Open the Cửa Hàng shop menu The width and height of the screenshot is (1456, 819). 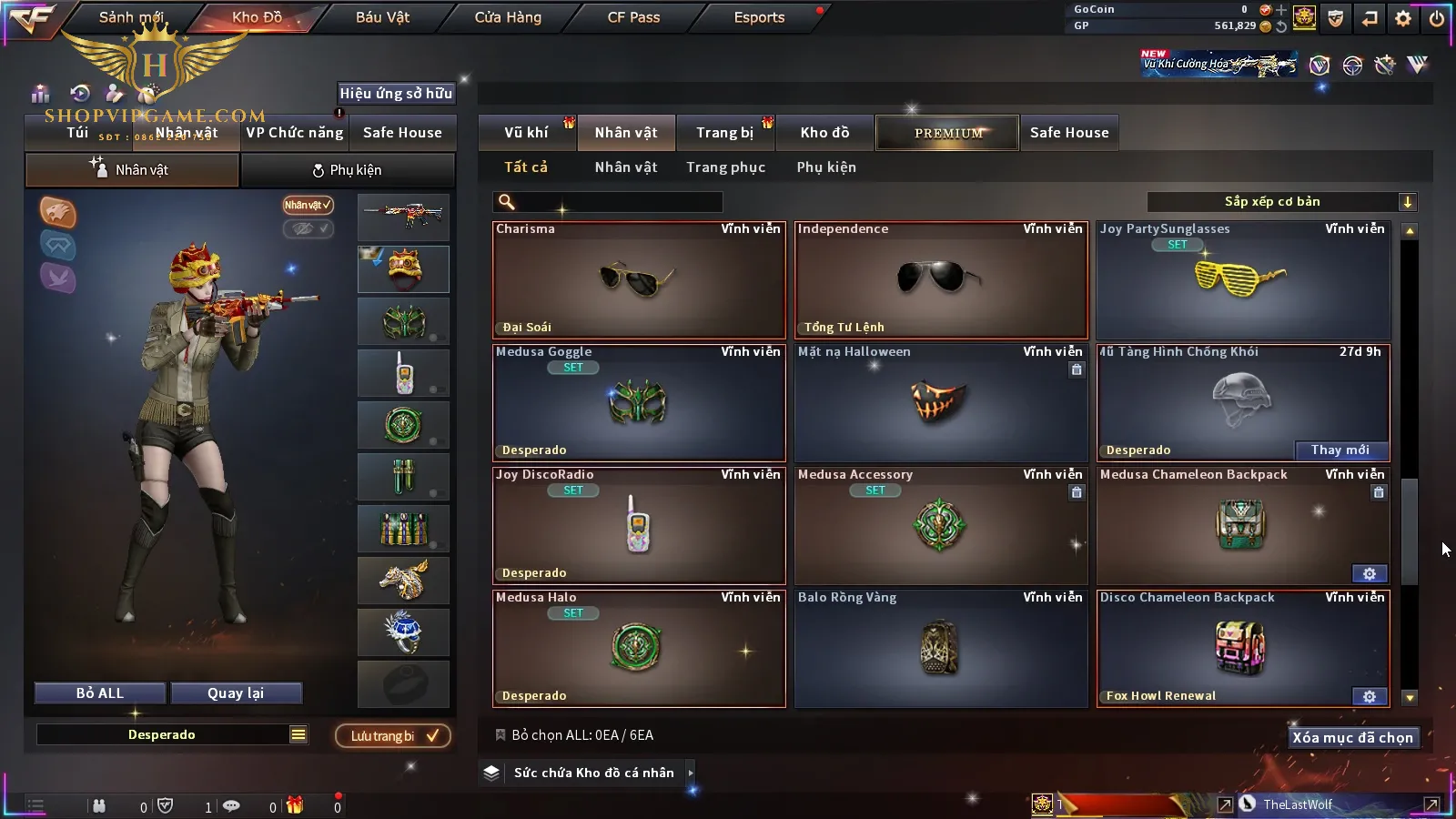(x=508, y=17)
